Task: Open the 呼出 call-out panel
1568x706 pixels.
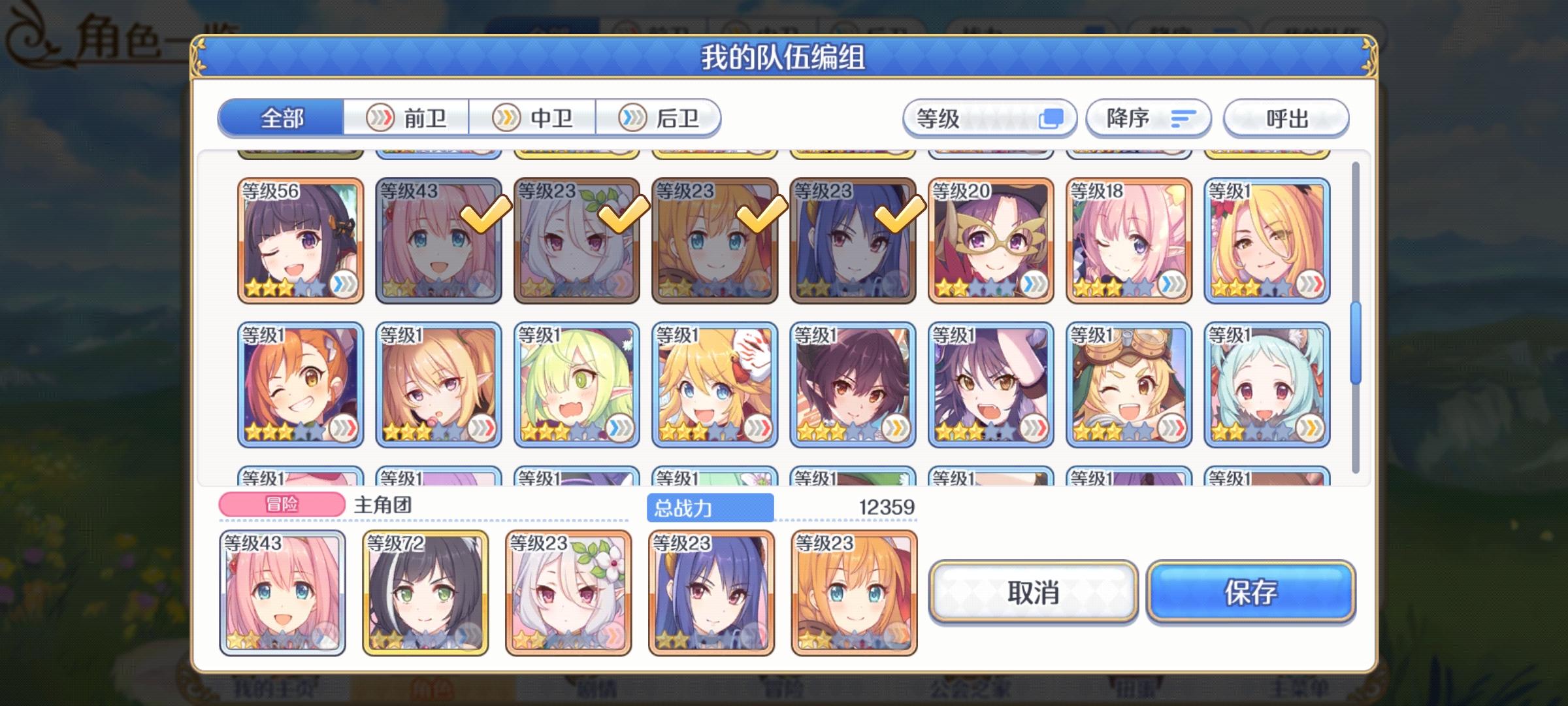Action: tap(1285, 118)
